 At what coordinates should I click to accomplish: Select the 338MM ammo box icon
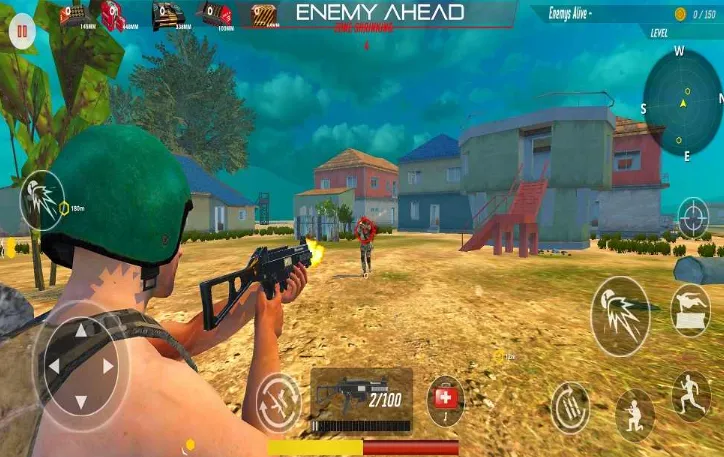pyautogui.click(x=168, y=14)
